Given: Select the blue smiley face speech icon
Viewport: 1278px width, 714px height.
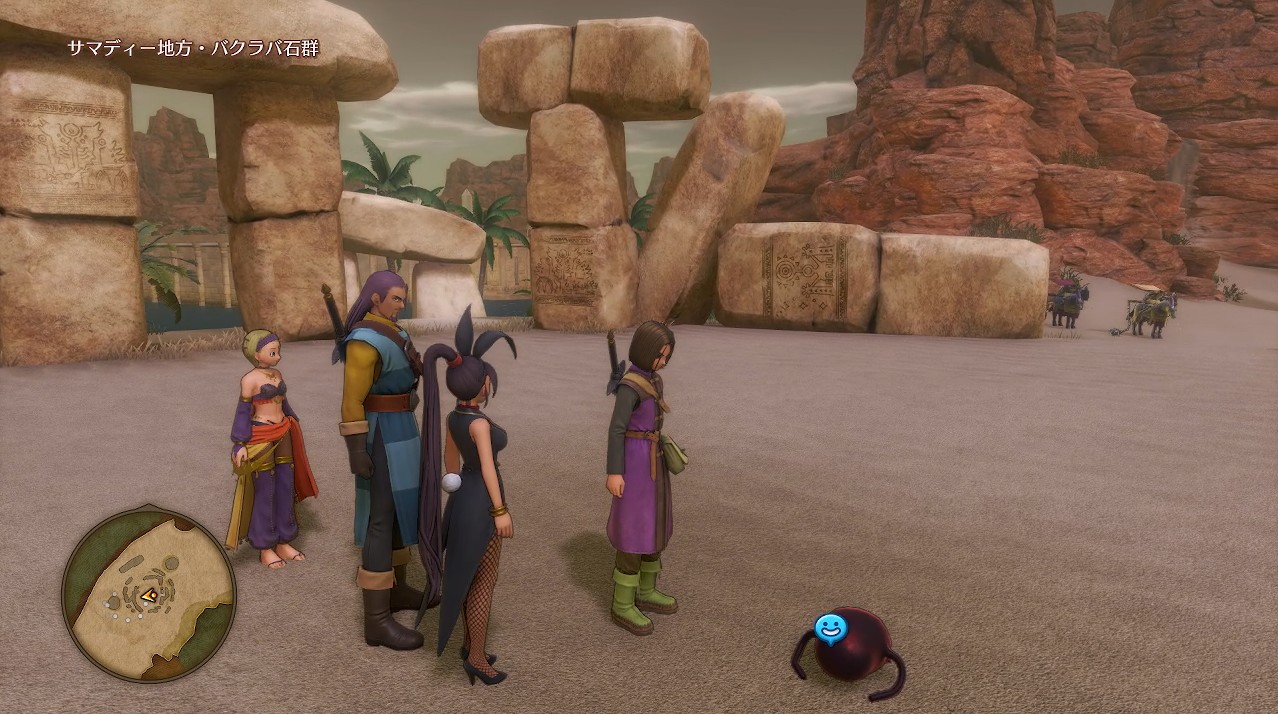Looking at the screenshot, I should [x=830, y=628].
